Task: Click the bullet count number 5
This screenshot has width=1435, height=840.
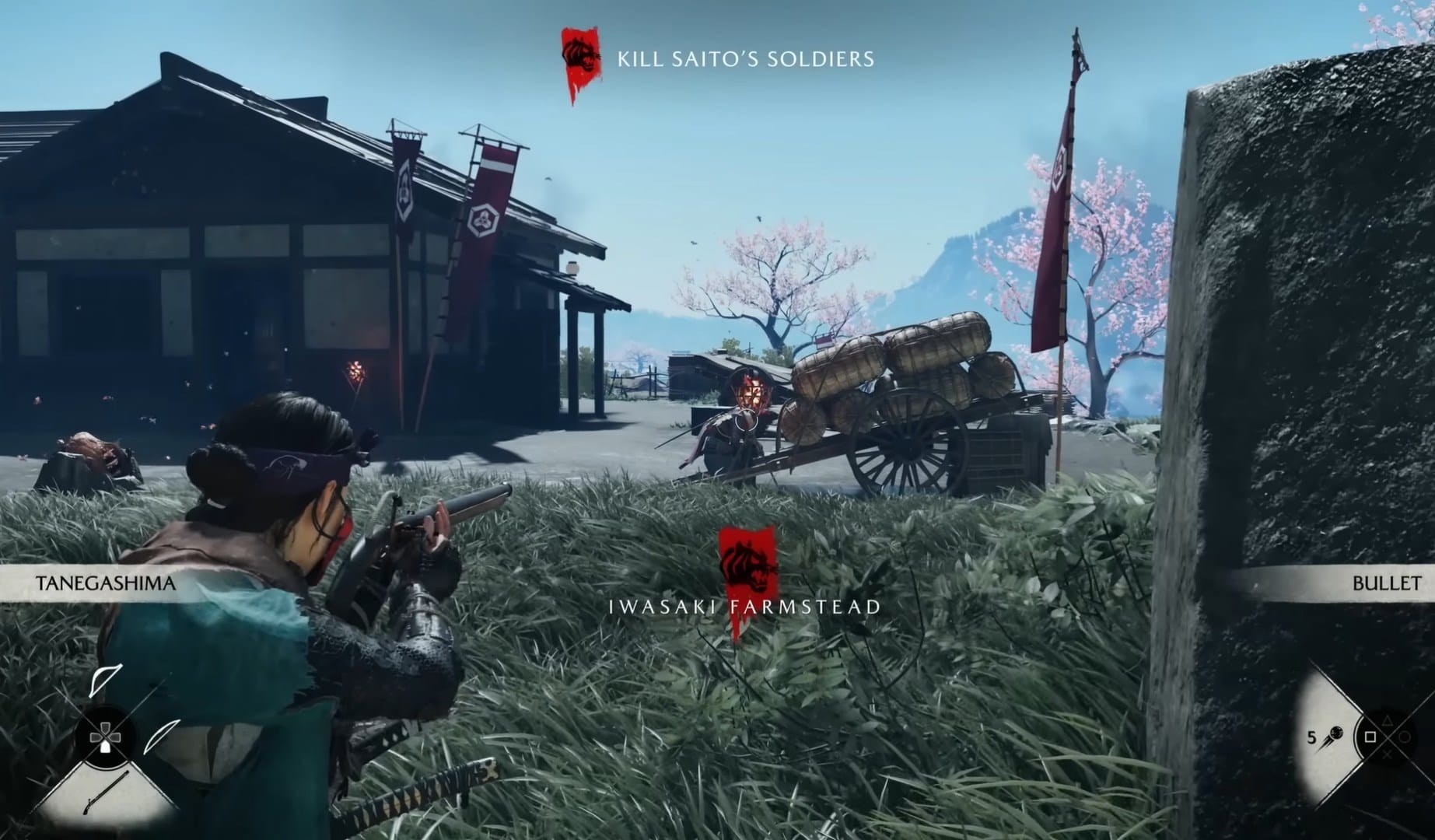Action: coord(1312,737)
